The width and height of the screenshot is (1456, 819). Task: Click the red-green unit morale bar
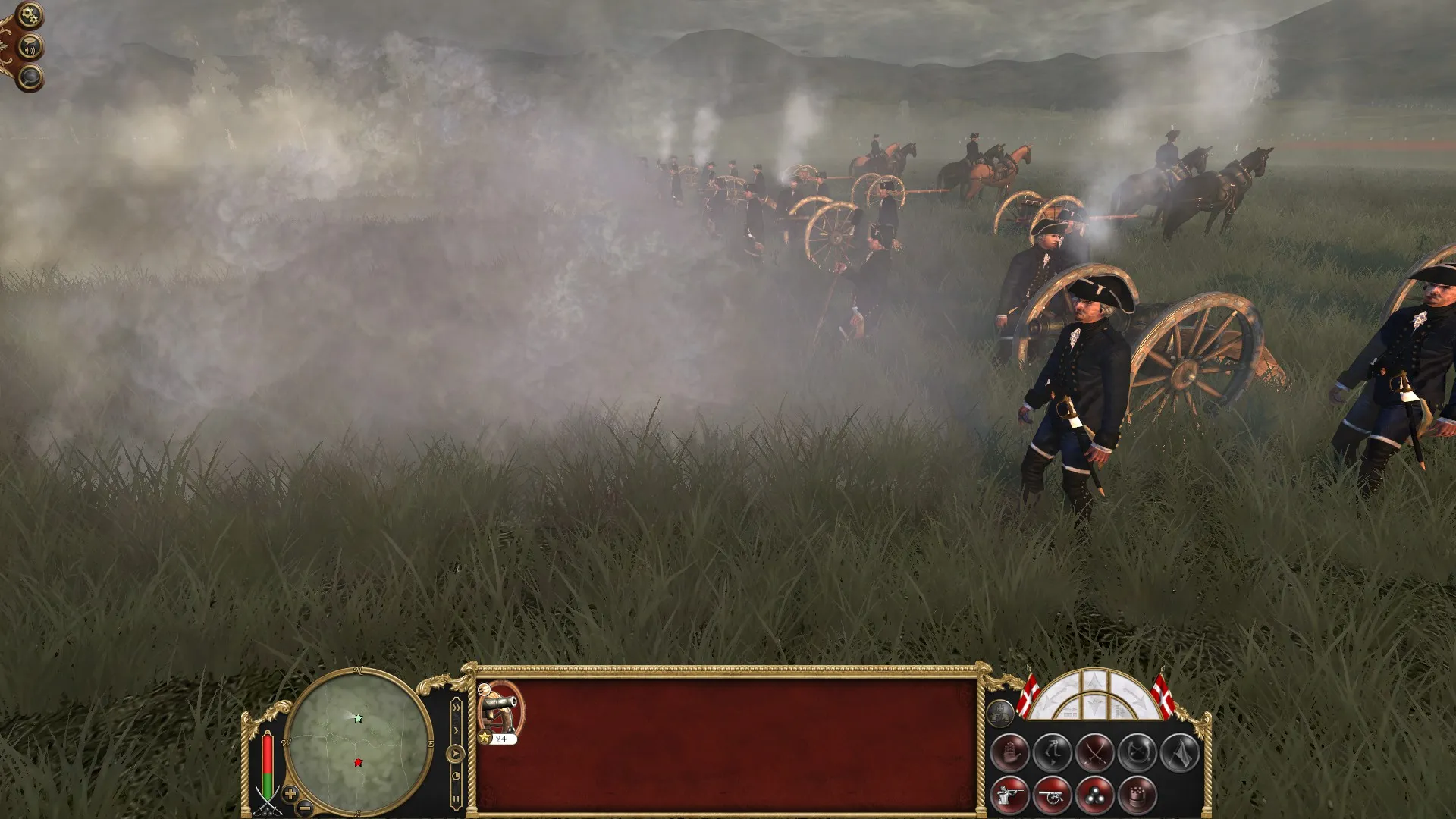click(x=267, y=764)
